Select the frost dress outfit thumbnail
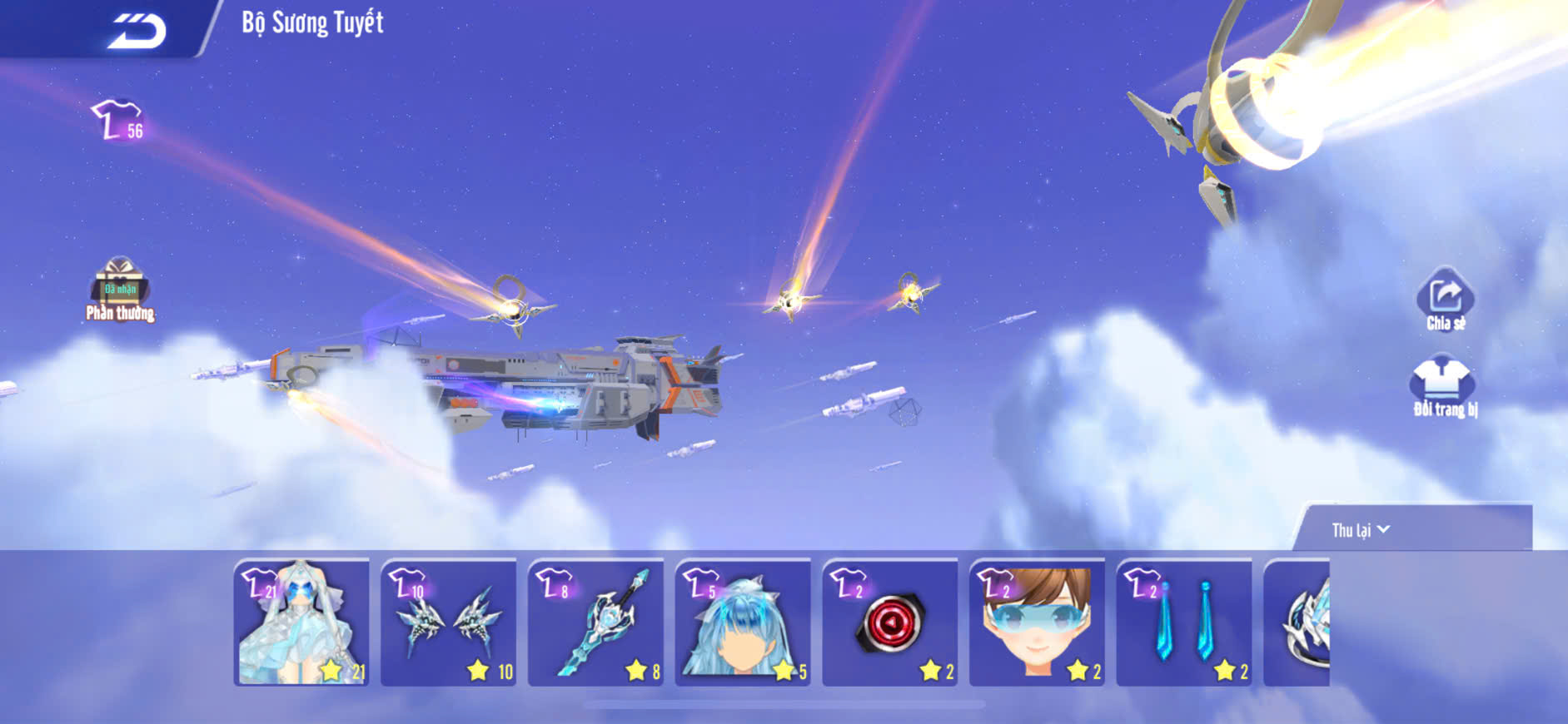 (301, 622)
